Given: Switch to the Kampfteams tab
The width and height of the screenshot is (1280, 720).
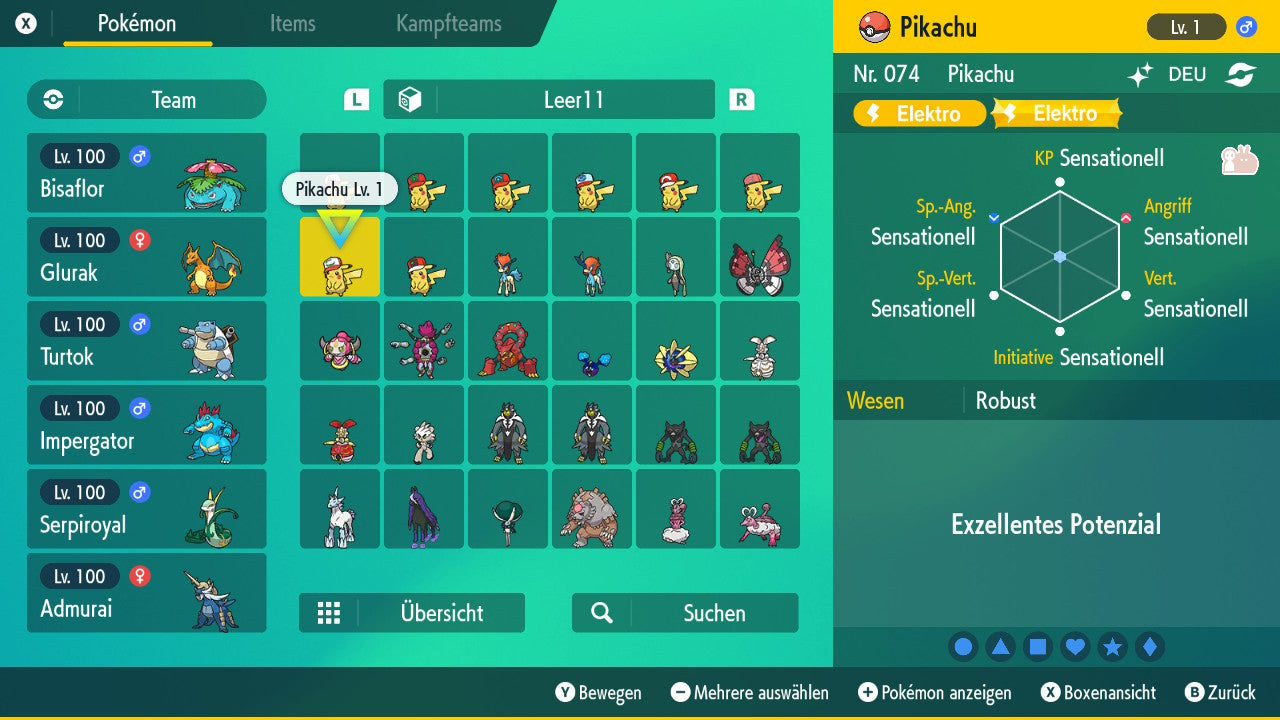Looking at the screenshot, I should point(447,25).
